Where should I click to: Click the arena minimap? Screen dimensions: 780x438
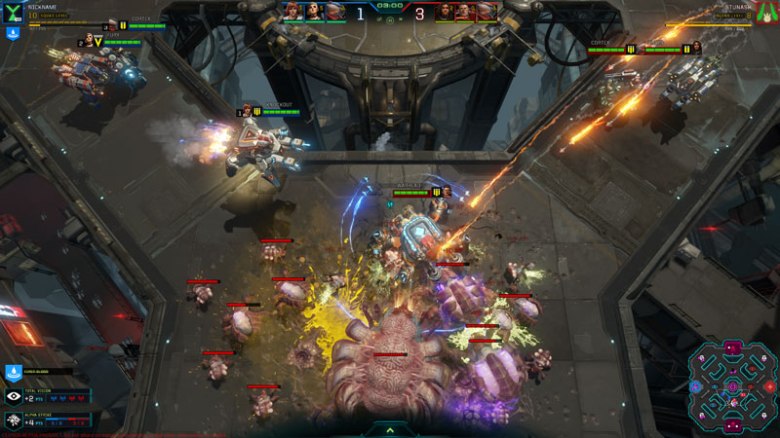tap(733, 386)
